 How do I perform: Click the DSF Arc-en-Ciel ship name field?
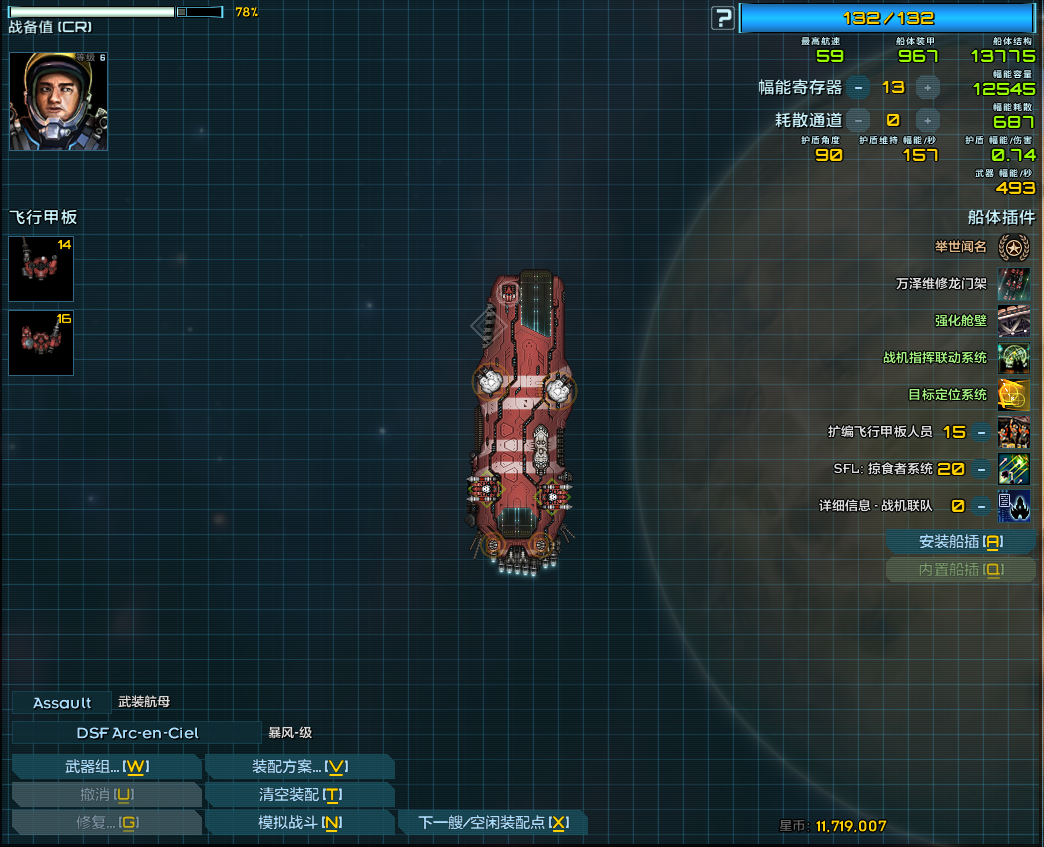pyautogui.click(x=137, y=733)
